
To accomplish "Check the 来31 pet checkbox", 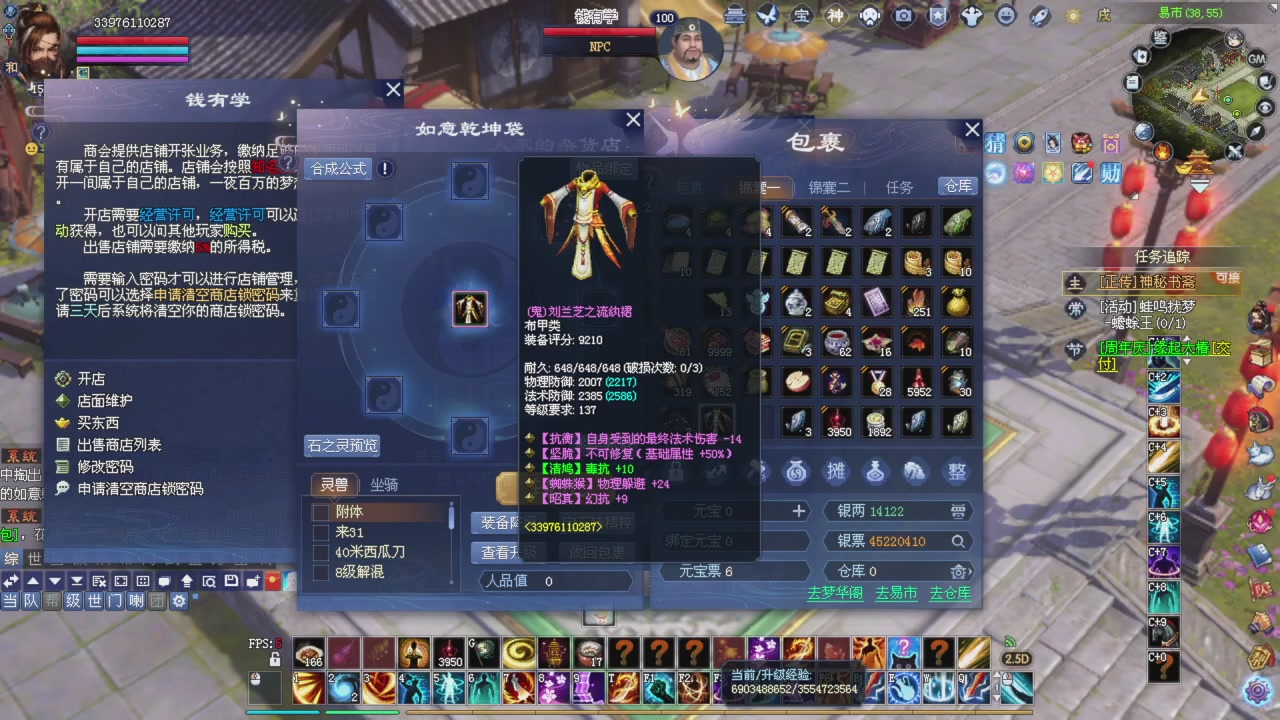I will (321, 532).
